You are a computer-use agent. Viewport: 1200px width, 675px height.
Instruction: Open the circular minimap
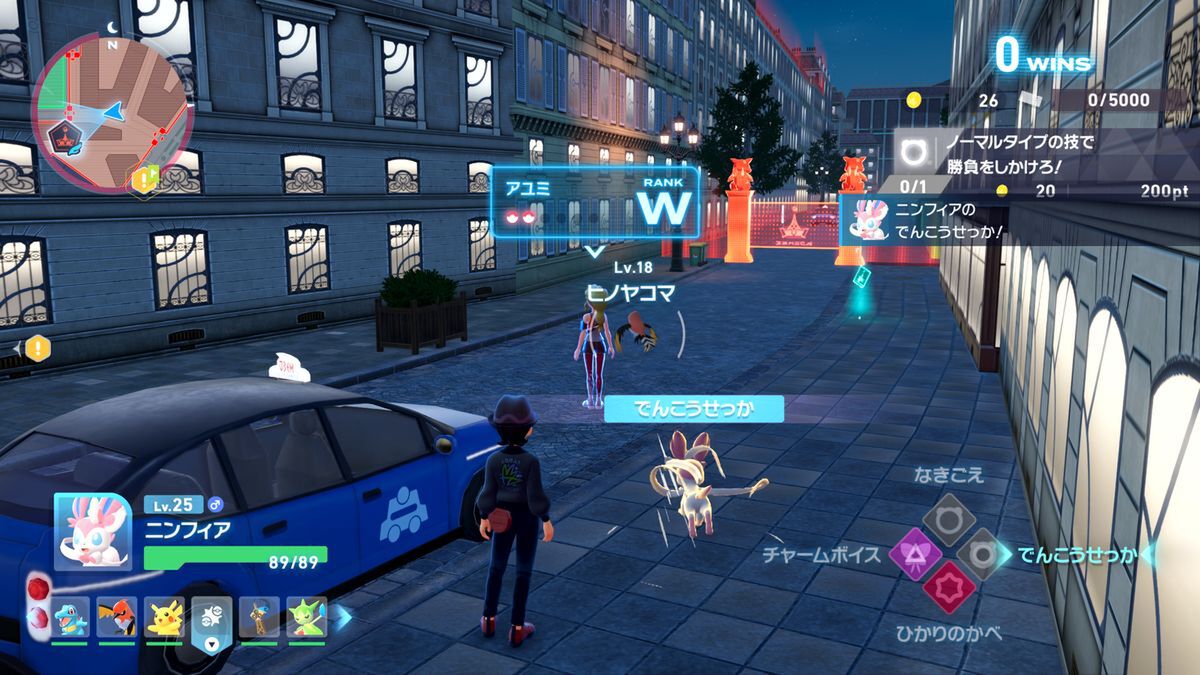point(110,109)
